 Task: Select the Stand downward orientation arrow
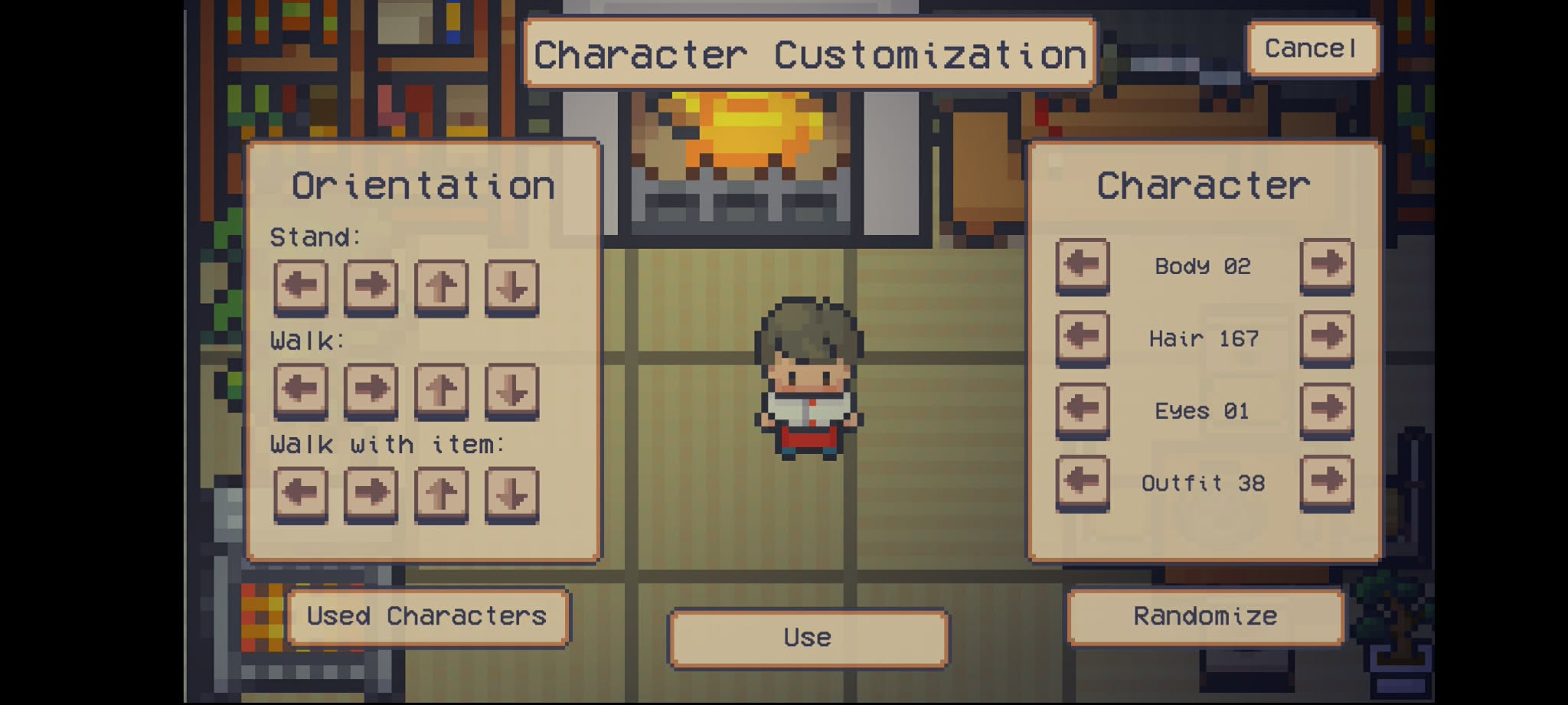(511, 286)
